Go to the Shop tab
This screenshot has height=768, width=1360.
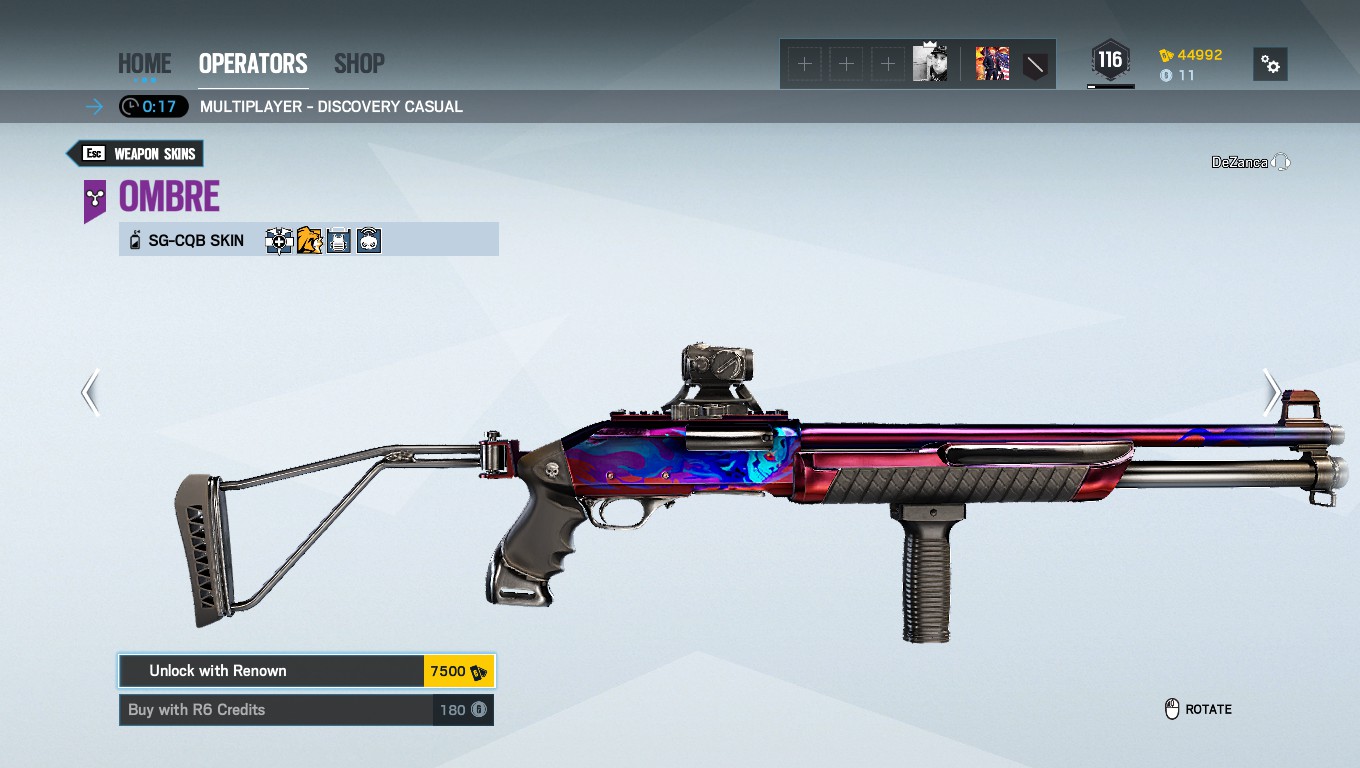tap(359, 63)
